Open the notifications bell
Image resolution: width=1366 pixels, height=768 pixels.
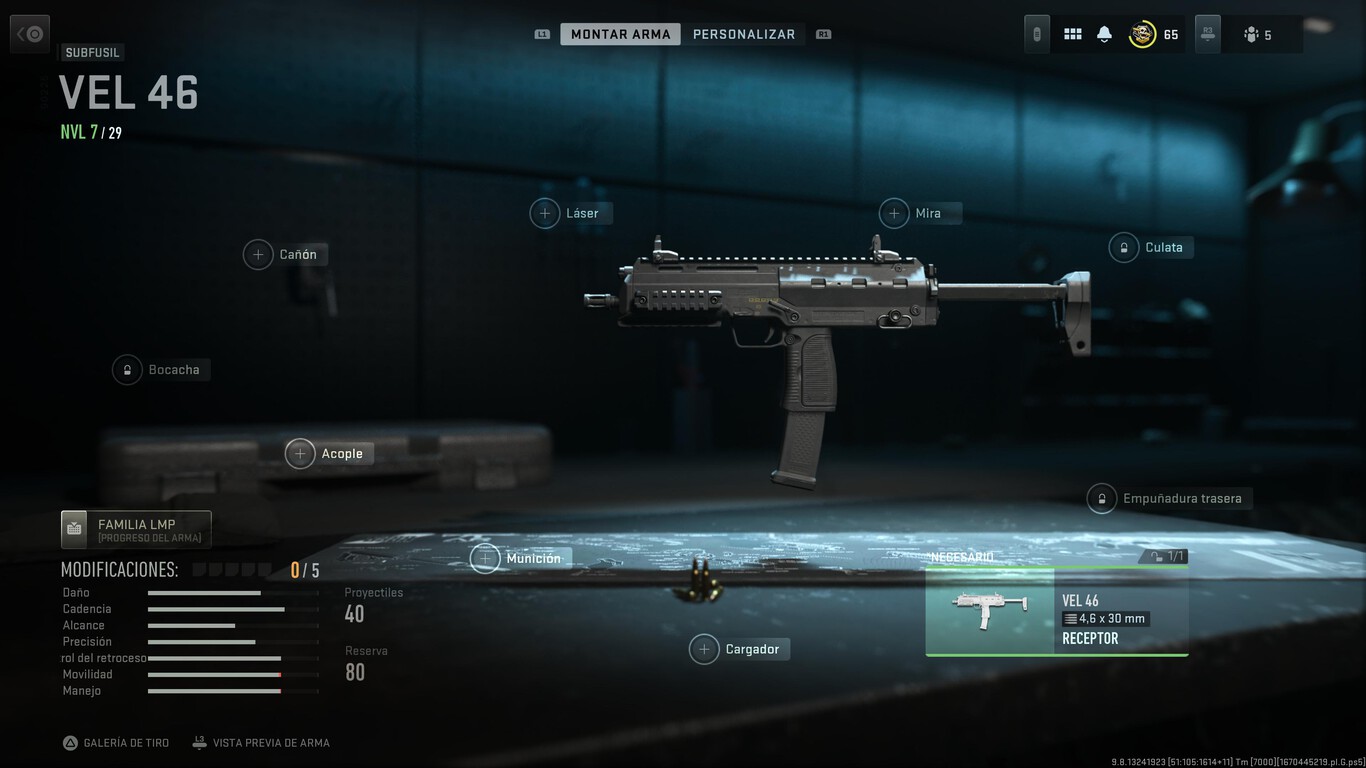pos(1103,33)
